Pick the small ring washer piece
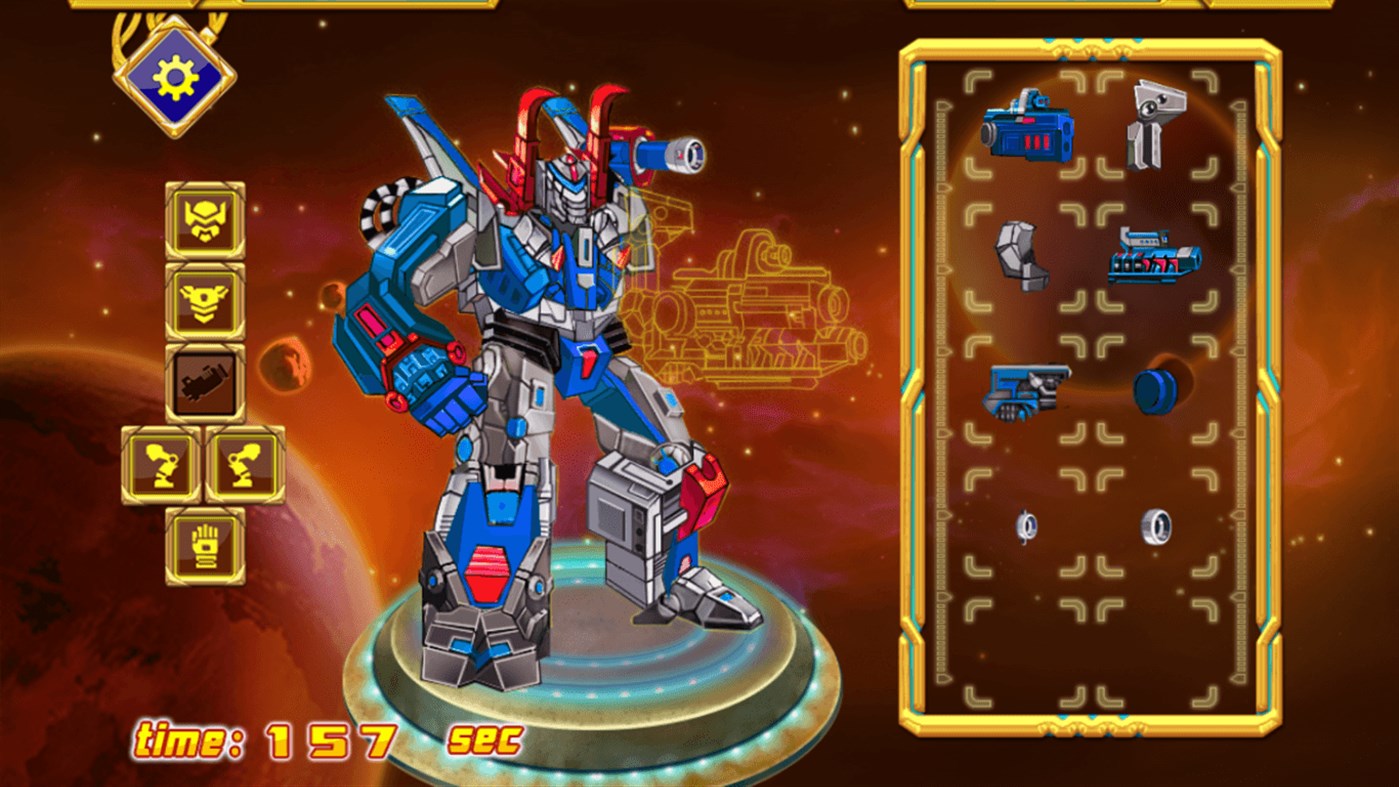The image size is (1399, 787). (x=1026, y=525)
